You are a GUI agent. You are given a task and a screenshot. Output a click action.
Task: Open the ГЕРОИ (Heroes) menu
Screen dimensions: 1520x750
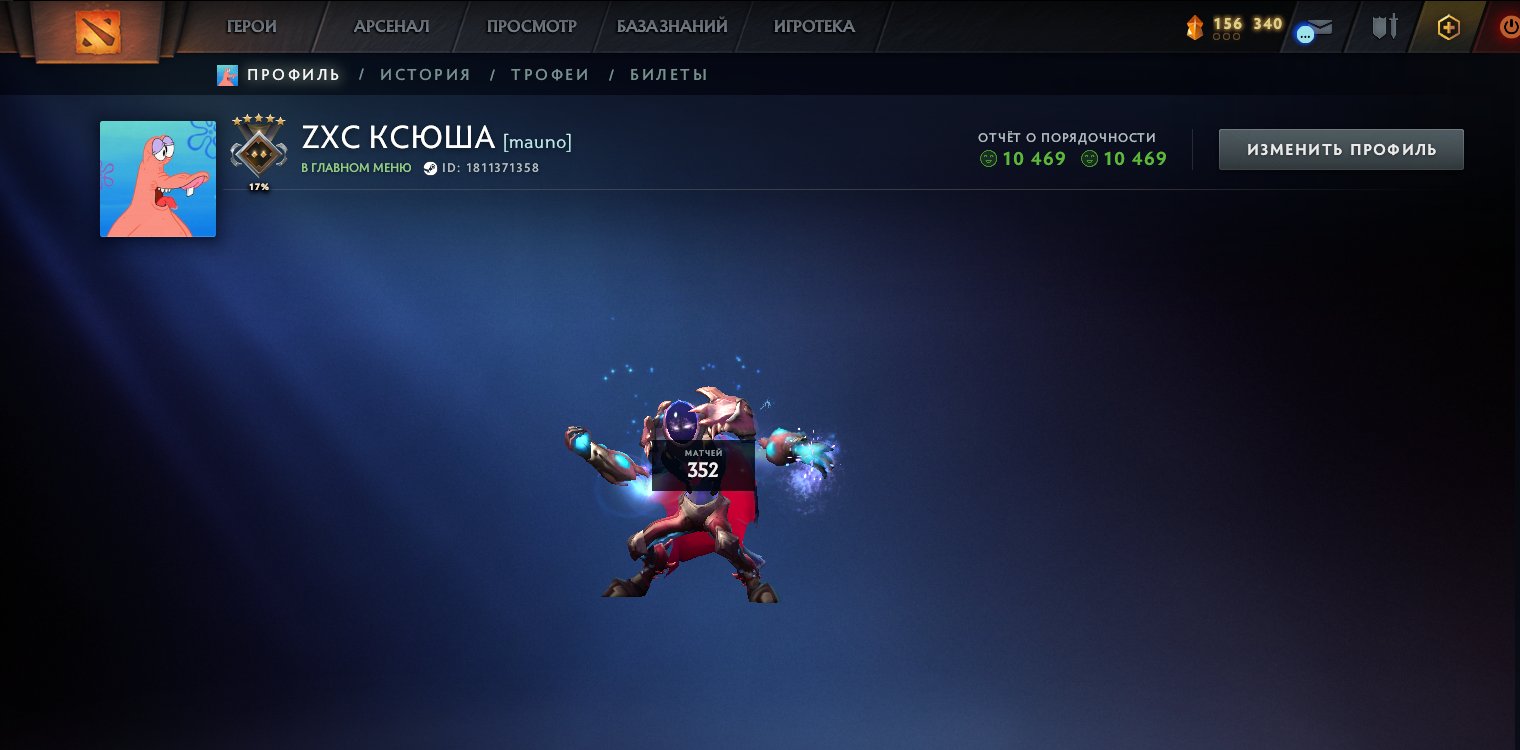pyautogui.click(x=252, y=27)
